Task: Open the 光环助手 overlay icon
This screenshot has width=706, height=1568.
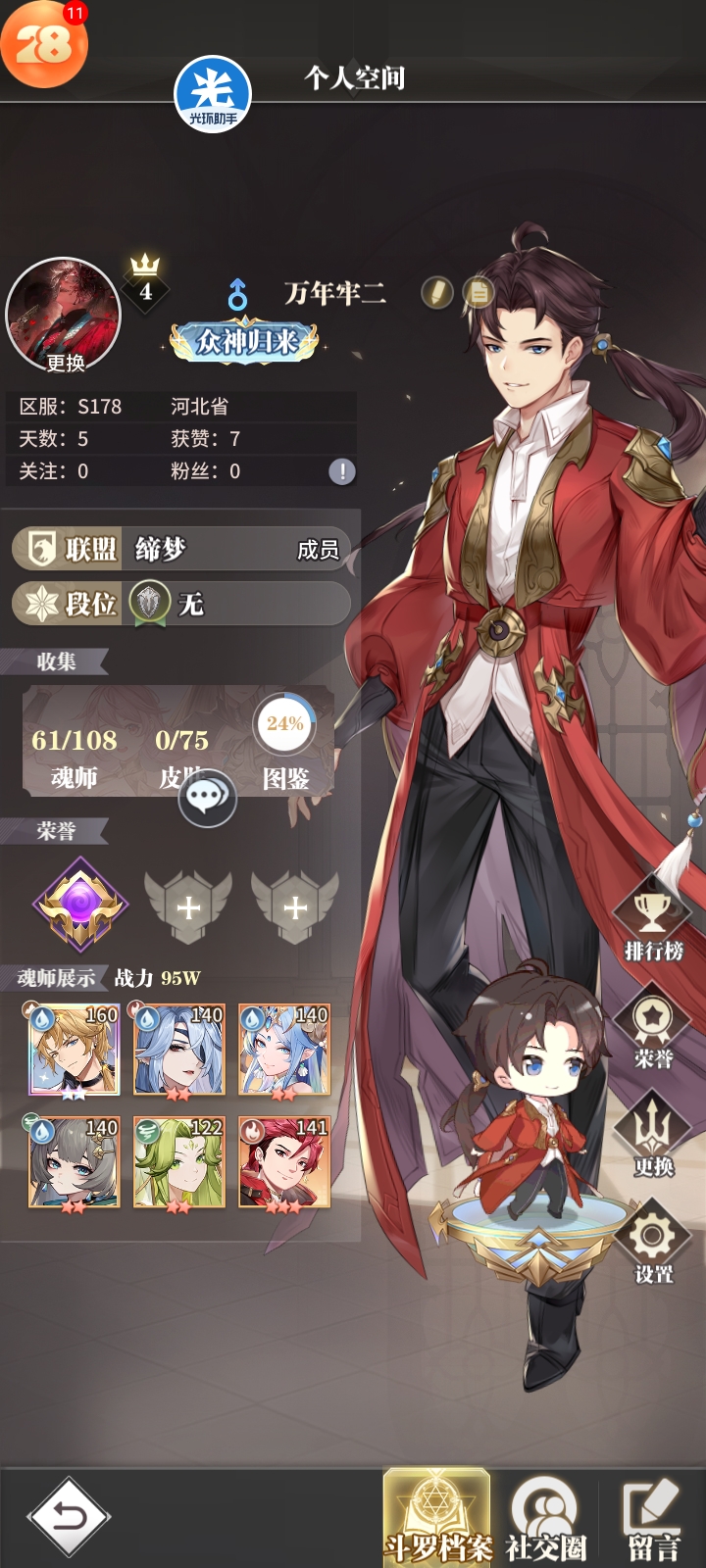Action: (213, 95)
